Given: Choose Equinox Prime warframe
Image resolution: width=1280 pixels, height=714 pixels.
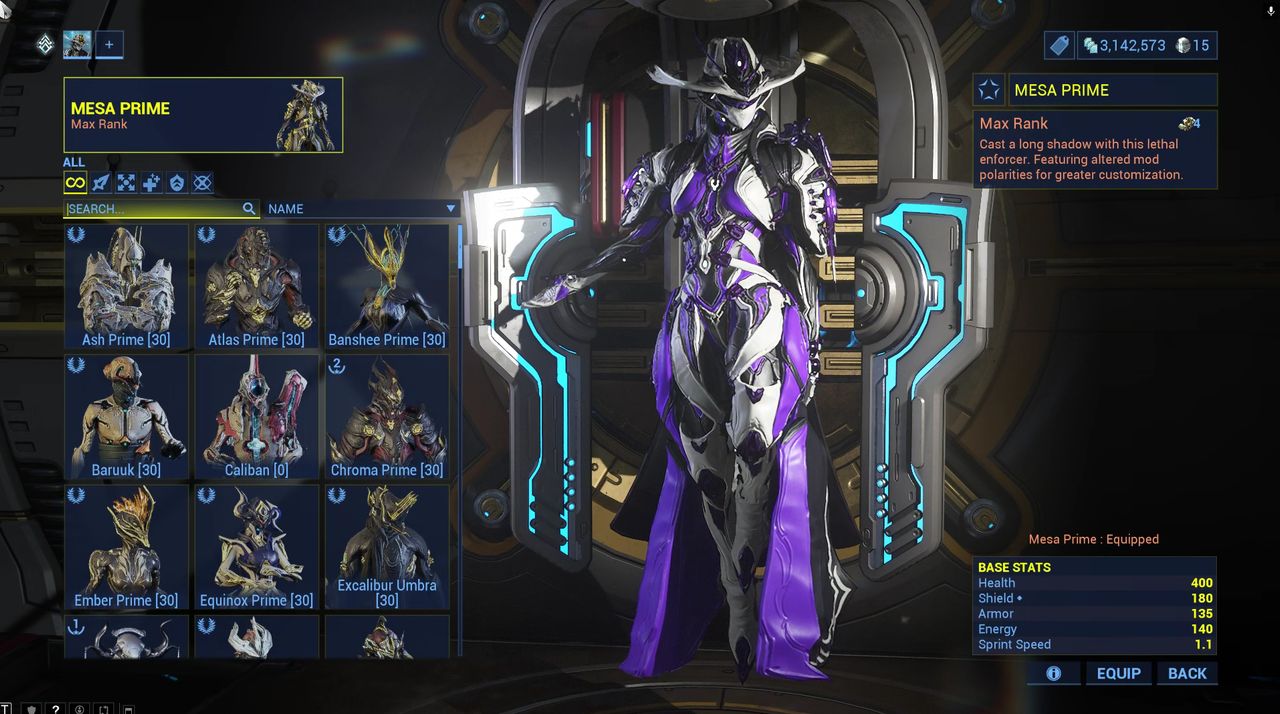Looking at the screenshot, I should tap(256, 547).
